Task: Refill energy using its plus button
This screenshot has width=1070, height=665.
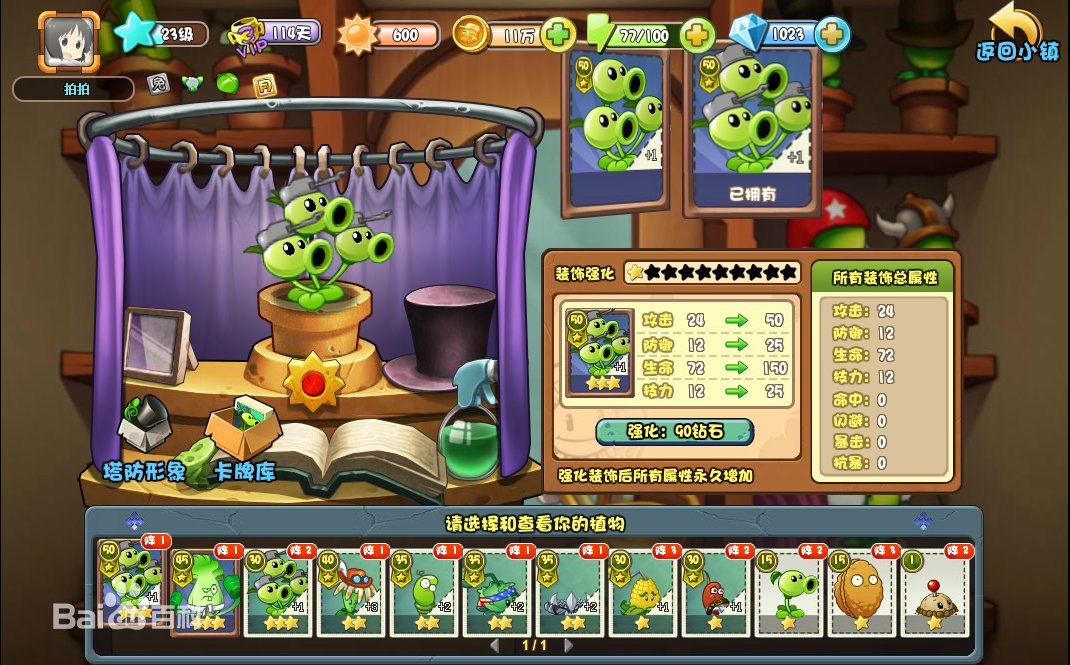Action: tap(696, 35)
